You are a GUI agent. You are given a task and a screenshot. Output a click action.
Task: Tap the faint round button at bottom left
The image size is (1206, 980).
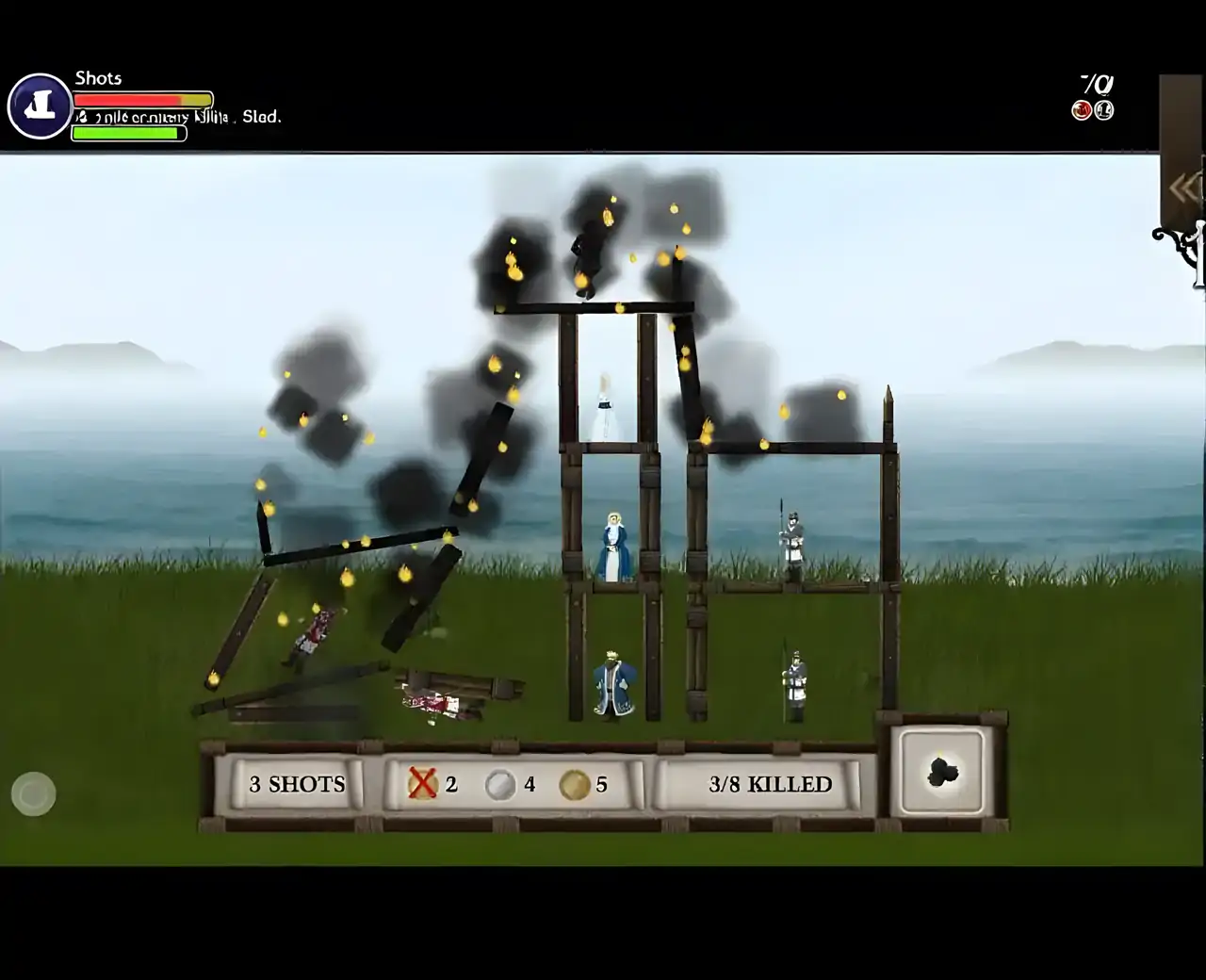click(34, 794)
